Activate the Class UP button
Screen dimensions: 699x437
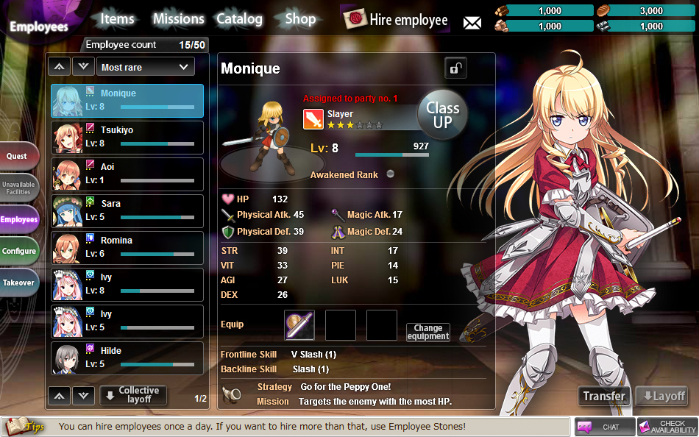(440, 111)
